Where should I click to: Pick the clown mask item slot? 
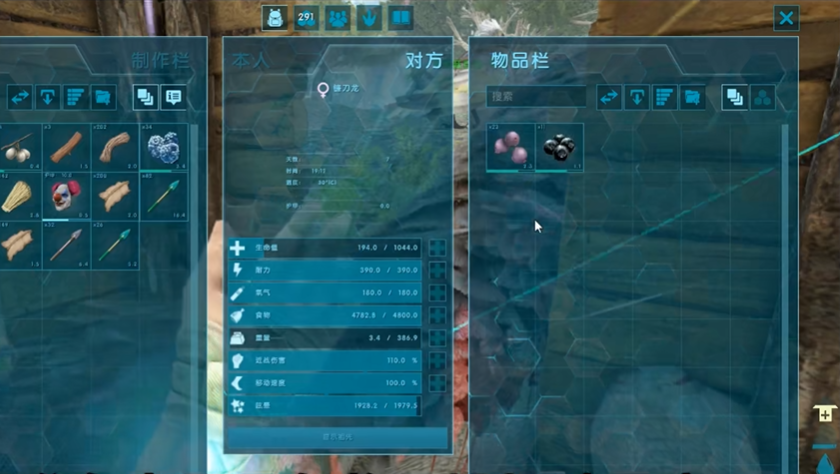click(65, 196)
